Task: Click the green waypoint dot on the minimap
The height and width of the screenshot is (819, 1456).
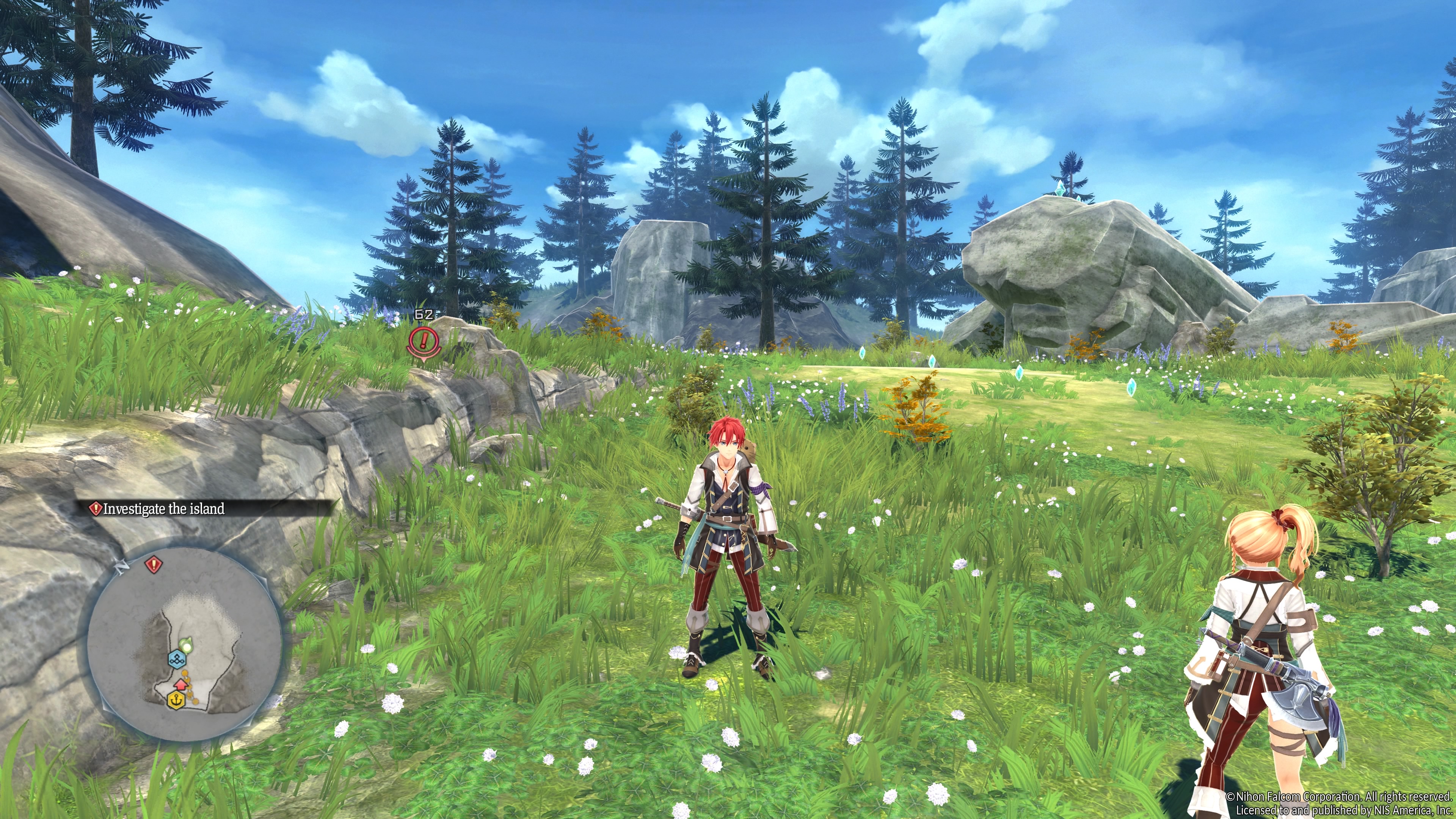Action: tap(187, 645)
